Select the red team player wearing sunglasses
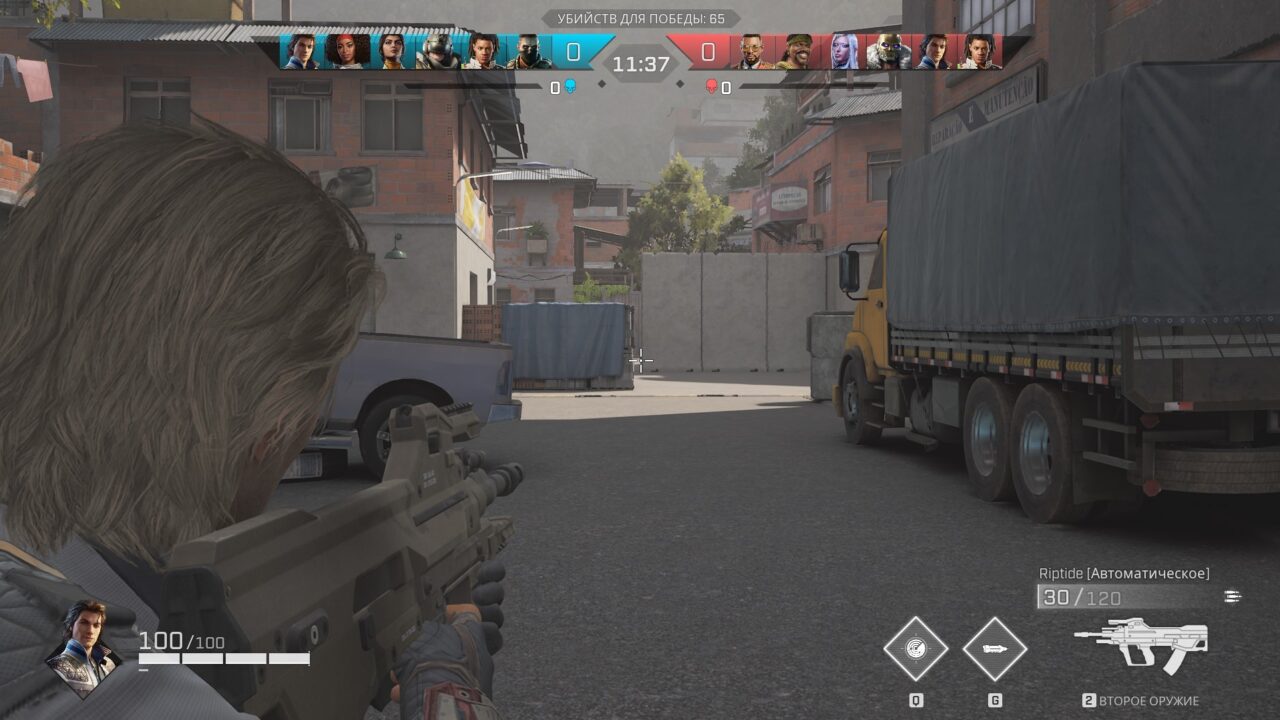This screenshot has width=1280, height=720. pyautogui.click(x=752, y=51)
